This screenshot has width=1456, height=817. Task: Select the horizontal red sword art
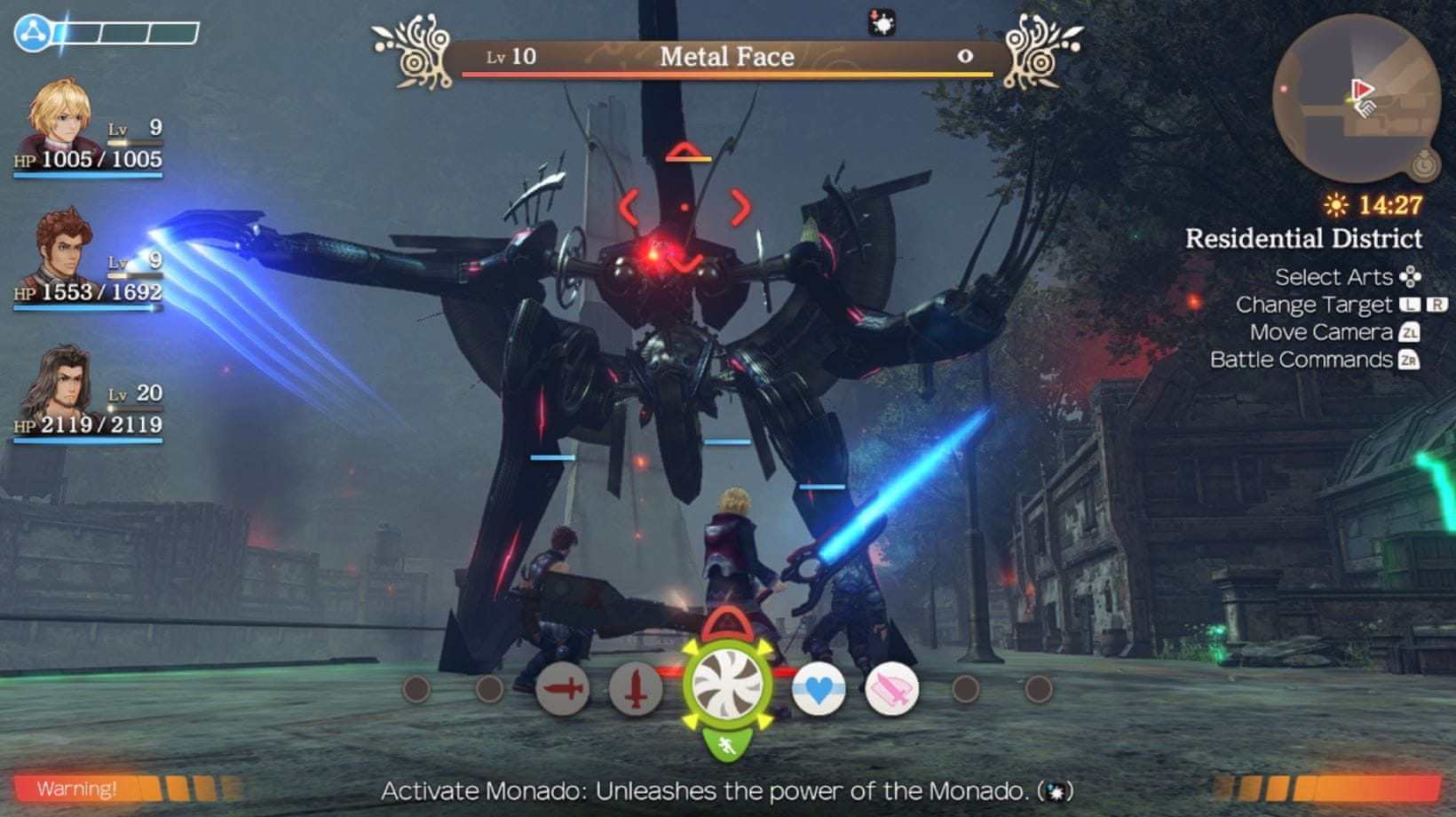point(563,688)
